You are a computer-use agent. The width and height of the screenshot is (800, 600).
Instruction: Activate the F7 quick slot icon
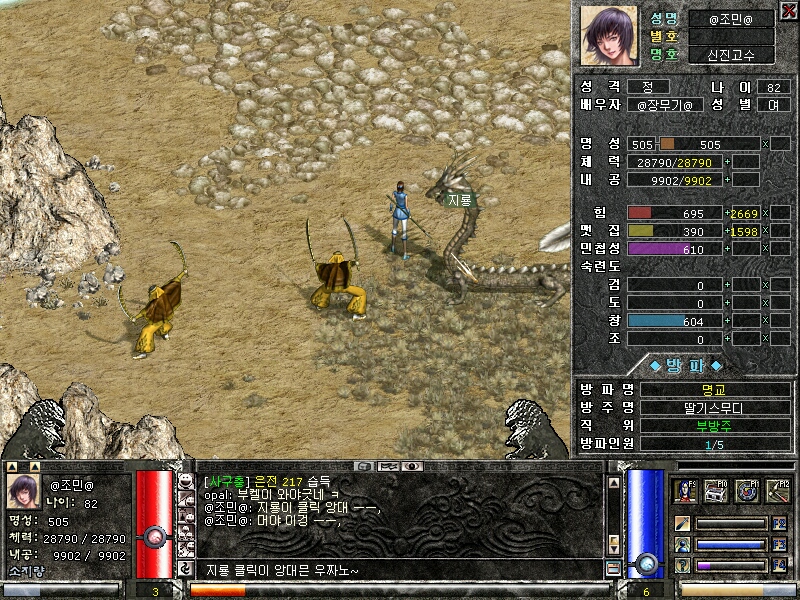click(x=747, y=491)
